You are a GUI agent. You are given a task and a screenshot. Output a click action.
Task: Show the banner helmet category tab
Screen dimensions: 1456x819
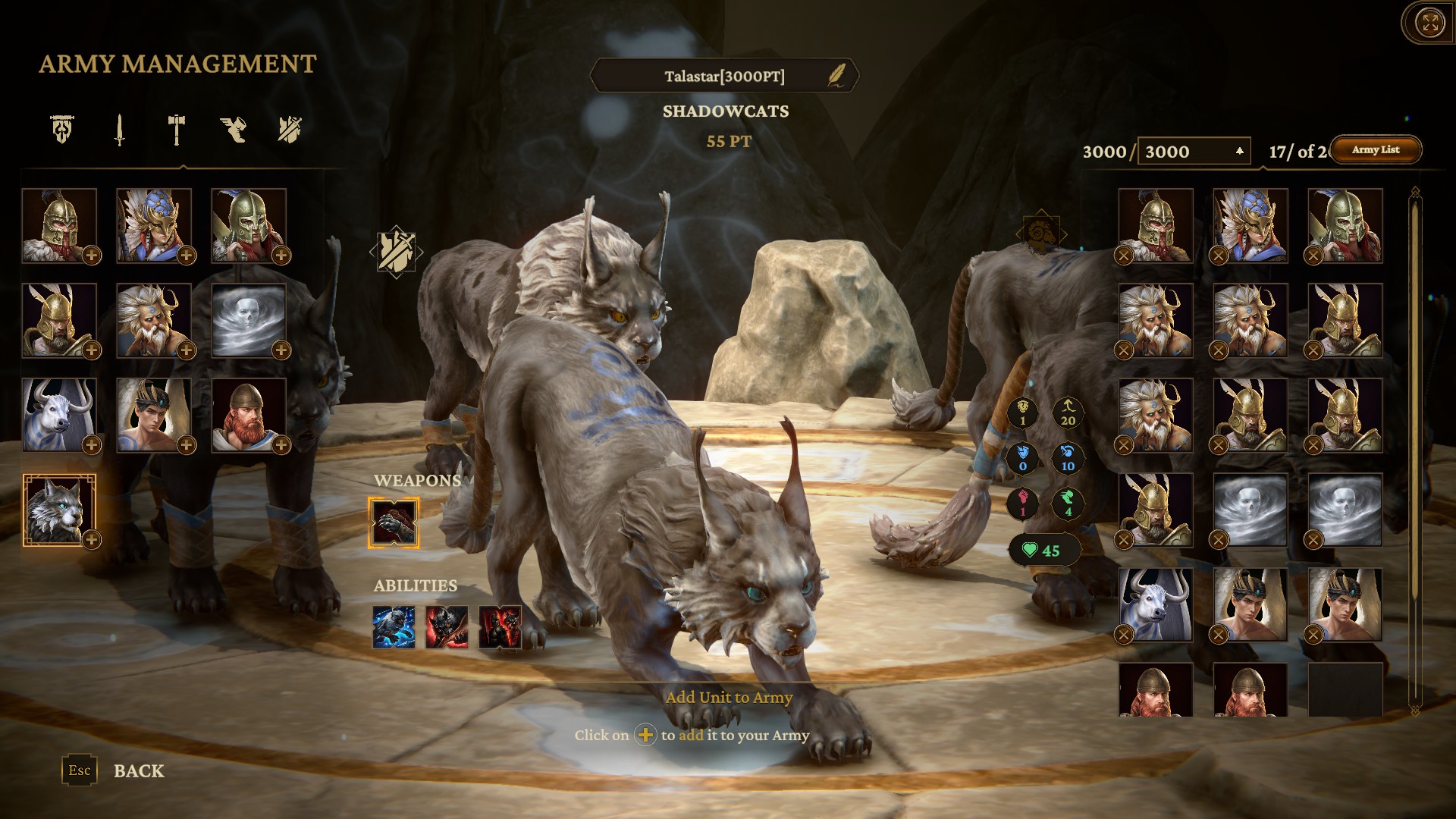point(62,130)
